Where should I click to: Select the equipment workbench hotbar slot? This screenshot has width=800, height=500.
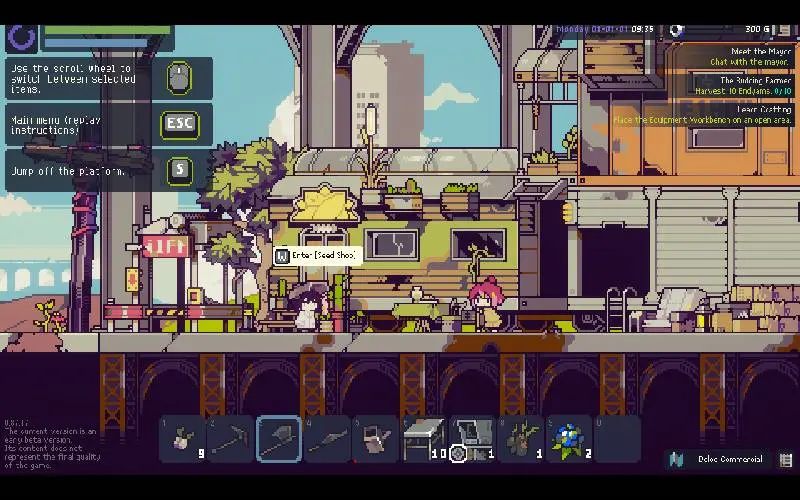click(472, 438)
